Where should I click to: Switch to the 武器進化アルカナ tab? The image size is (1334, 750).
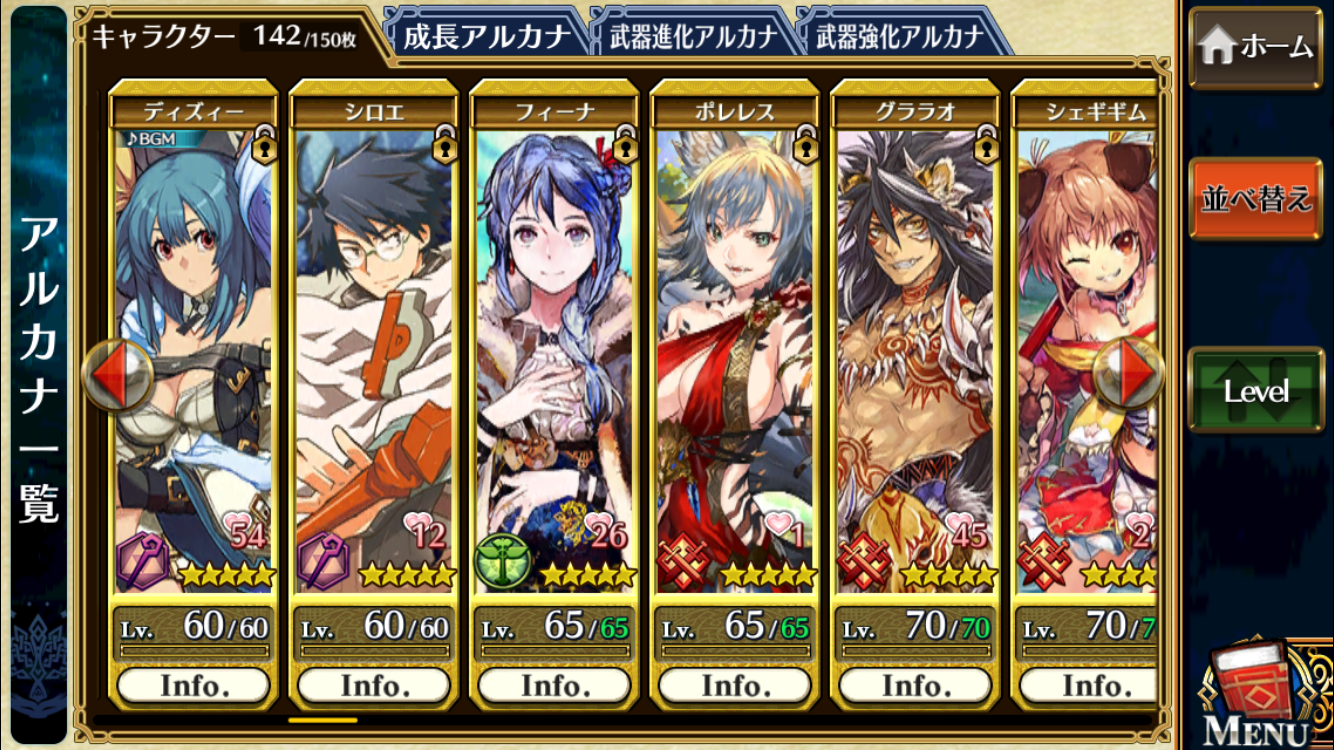coord(692,37)
